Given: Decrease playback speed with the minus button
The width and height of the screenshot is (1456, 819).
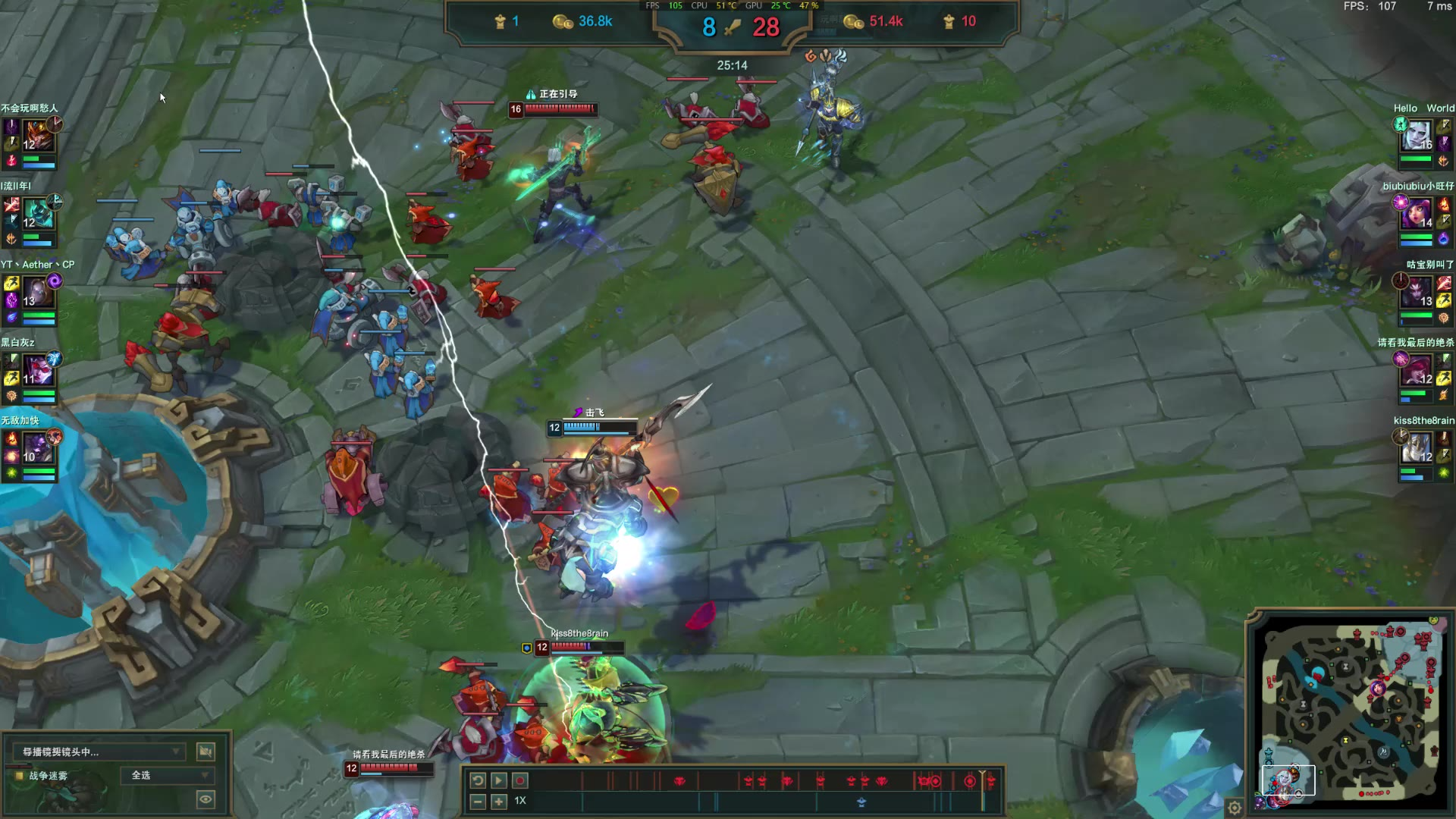Looking at the screenshot, I should pos(478,802).
